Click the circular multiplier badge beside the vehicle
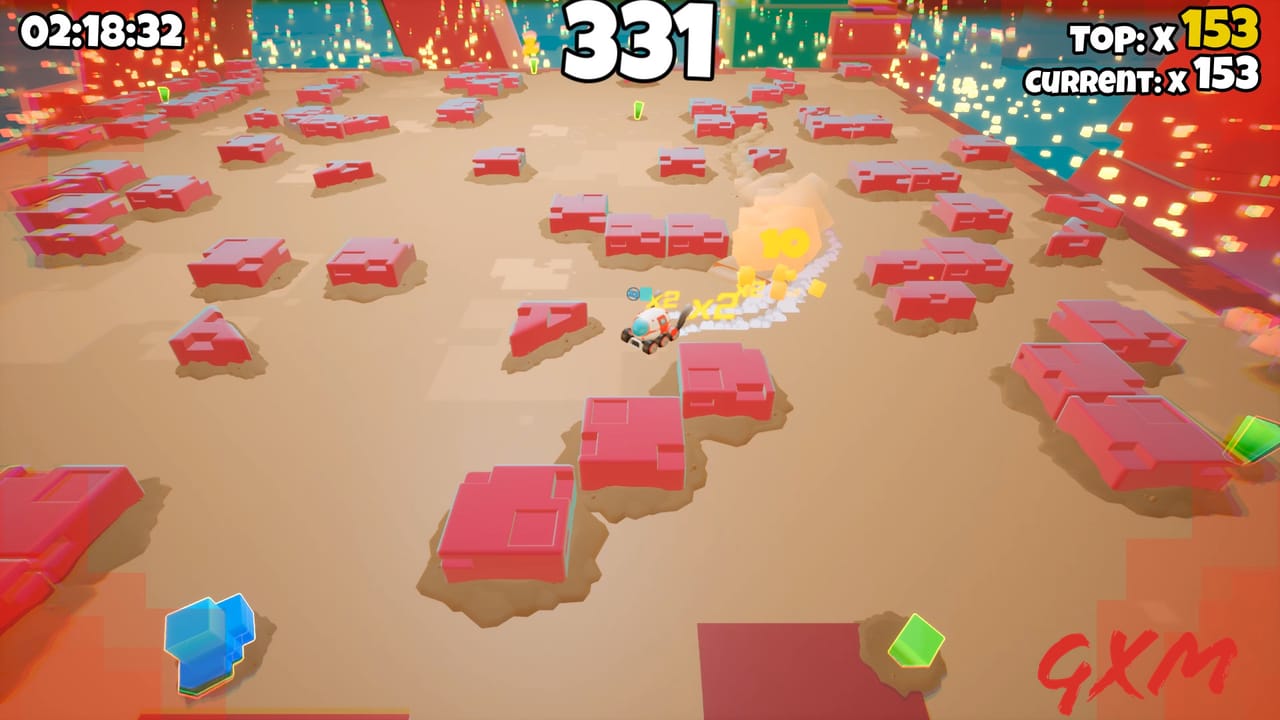This screenshot has height=720, width=1280. 633,294
